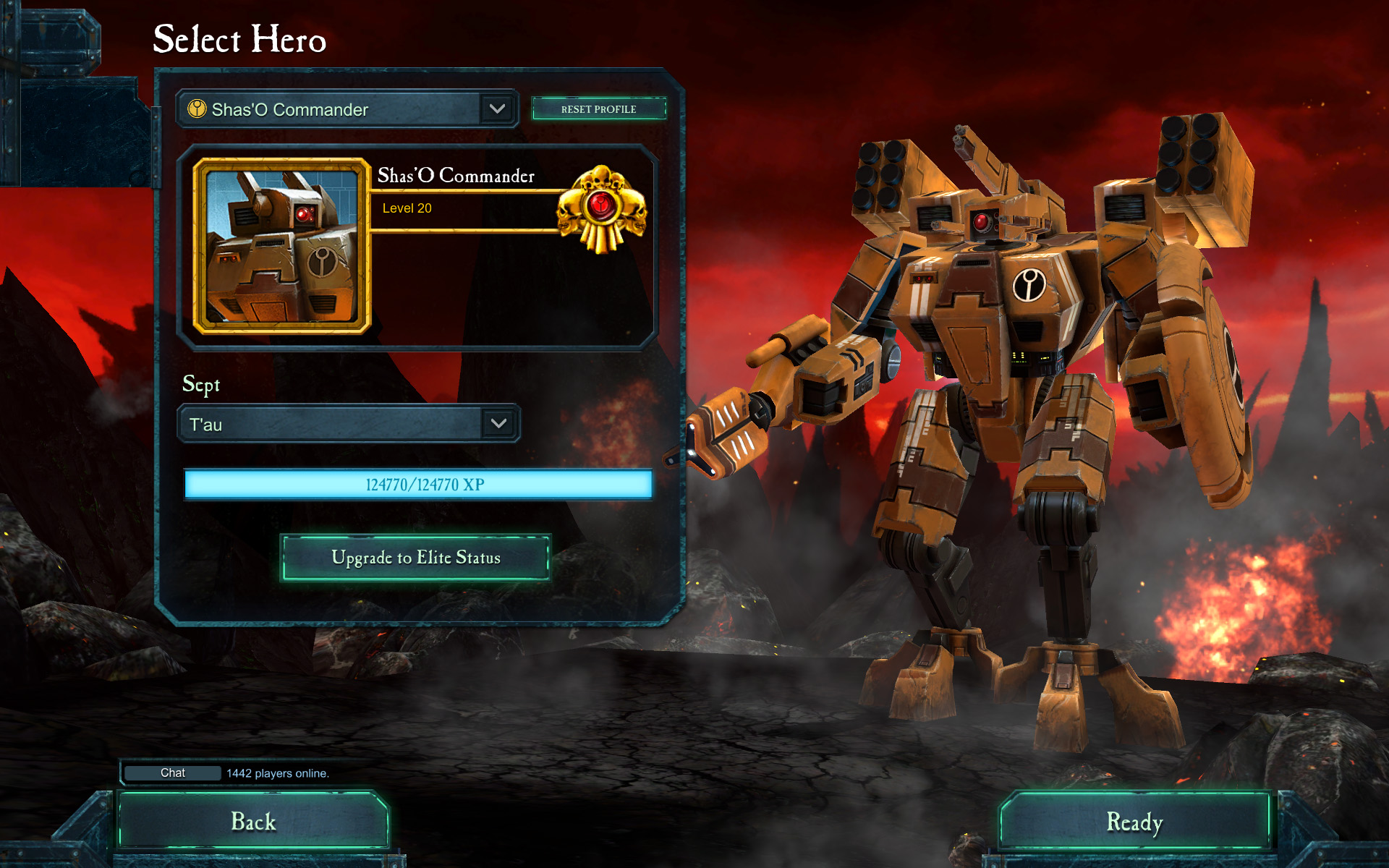Open the Chat box
The image size is (1389, 868).
(173, 773)
